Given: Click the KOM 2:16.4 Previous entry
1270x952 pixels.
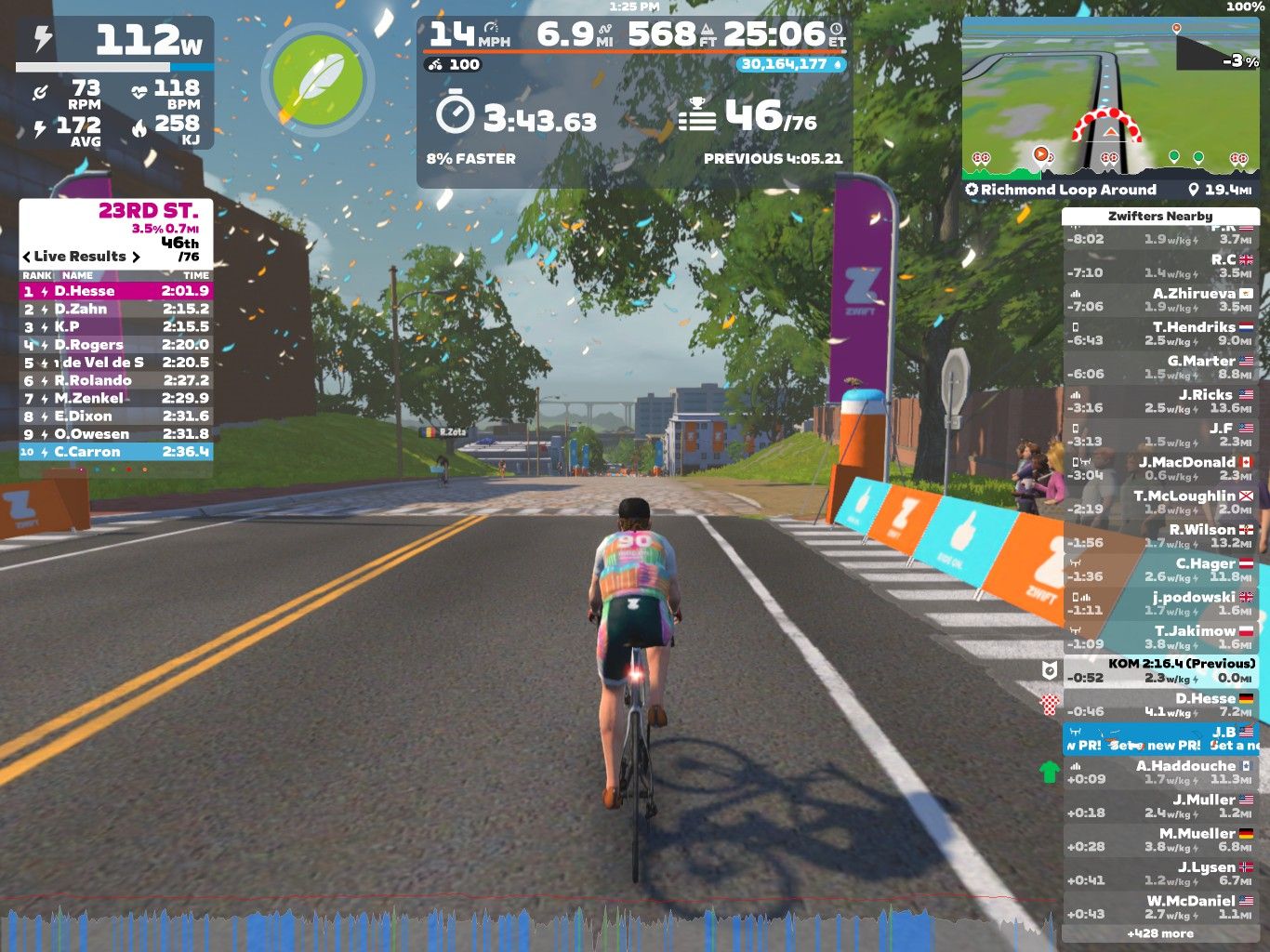Looking at the screenshot, I should pyautogui.click(x=1159, y=670).
